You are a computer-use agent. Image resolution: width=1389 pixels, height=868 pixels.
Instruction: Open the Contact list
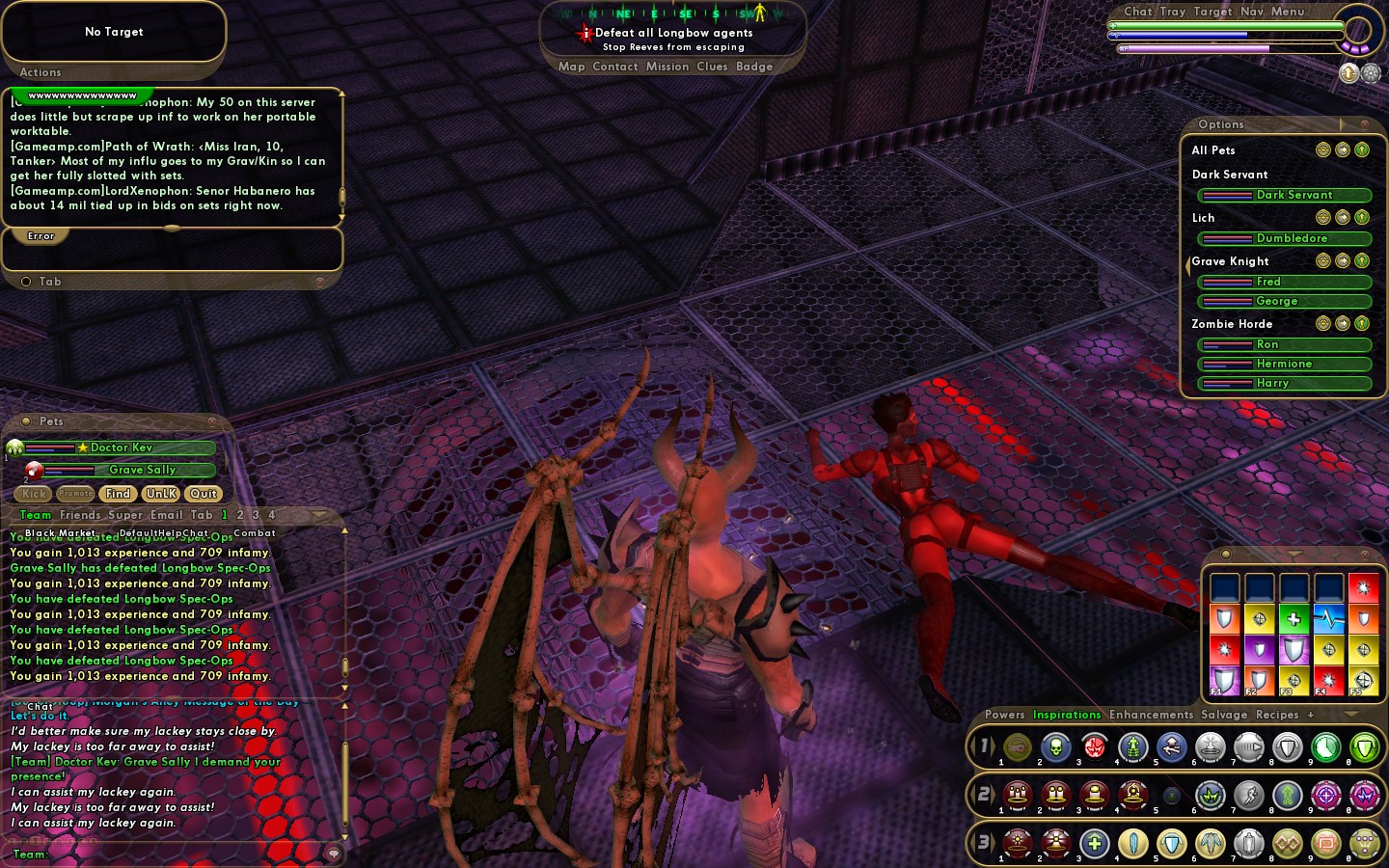pos(615,67)
